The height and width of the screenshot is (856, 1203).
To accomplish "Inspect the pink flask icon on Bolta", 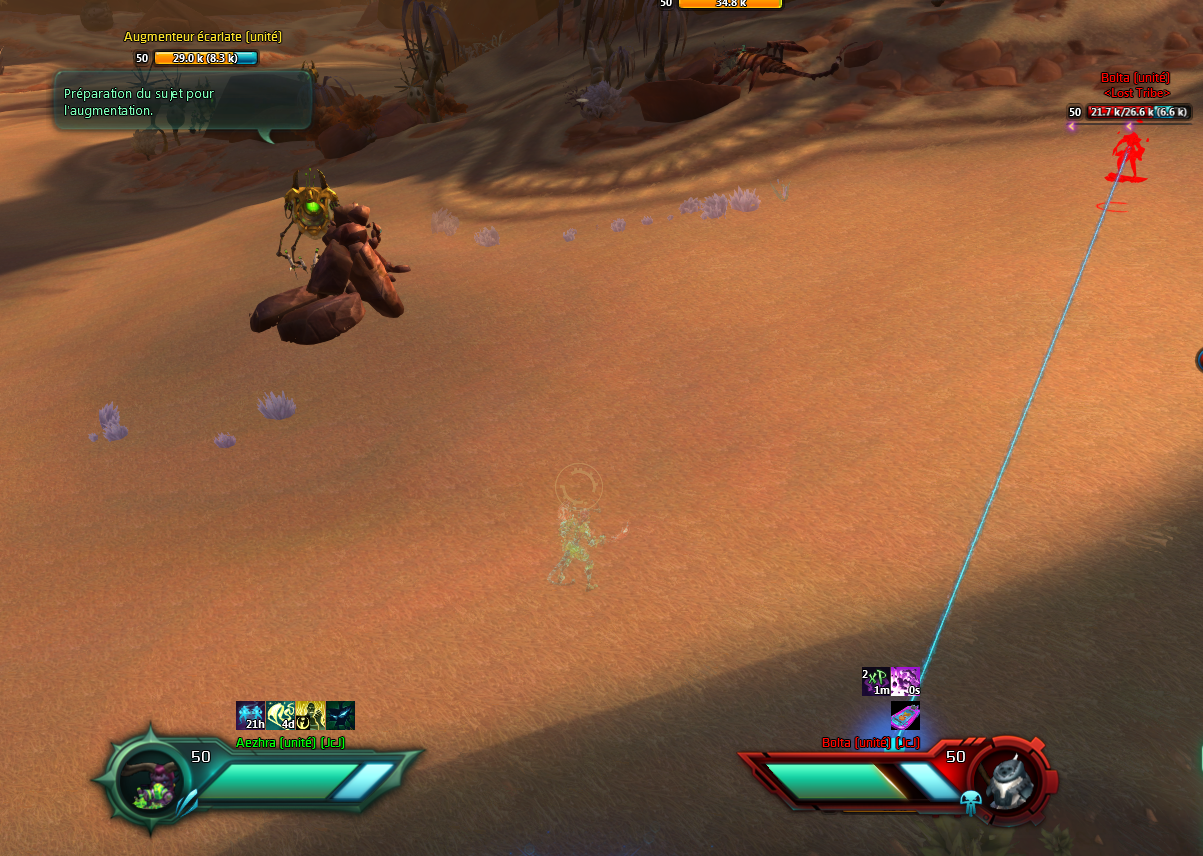I will (x=905, y=715).
